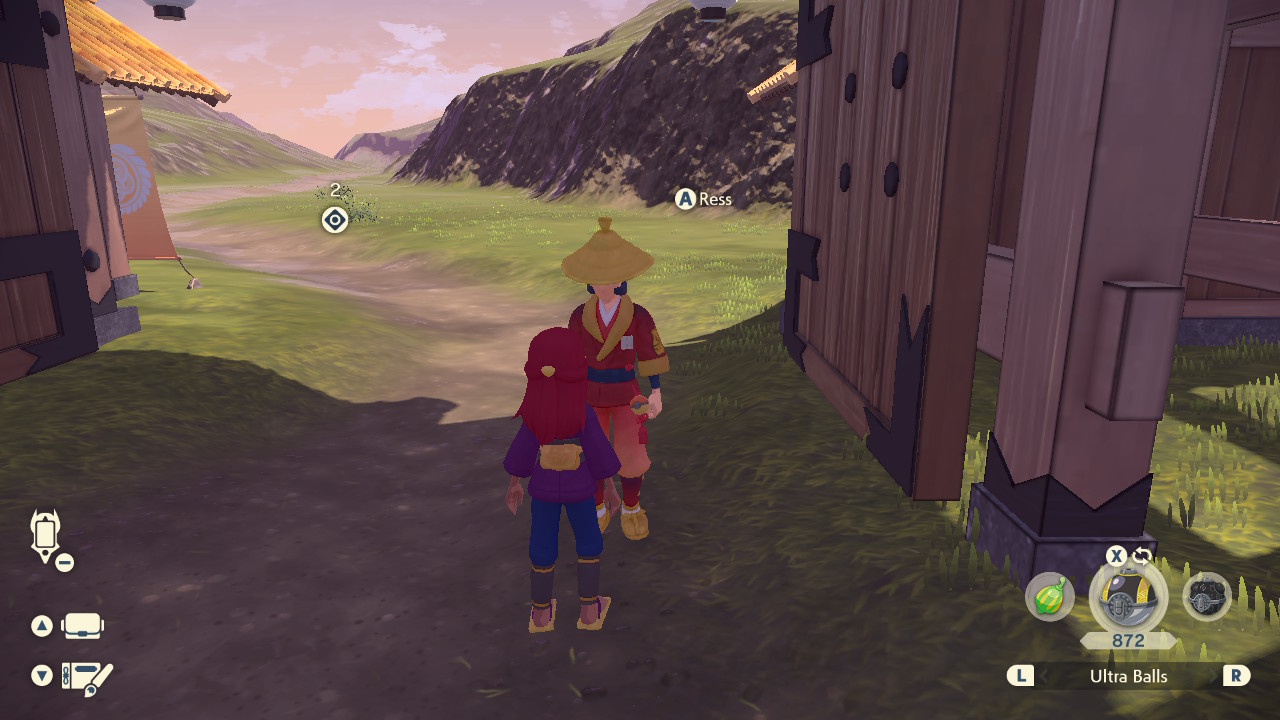
Task: Toggle the minus badge on the Arc Phone
Action: [63, 561]
